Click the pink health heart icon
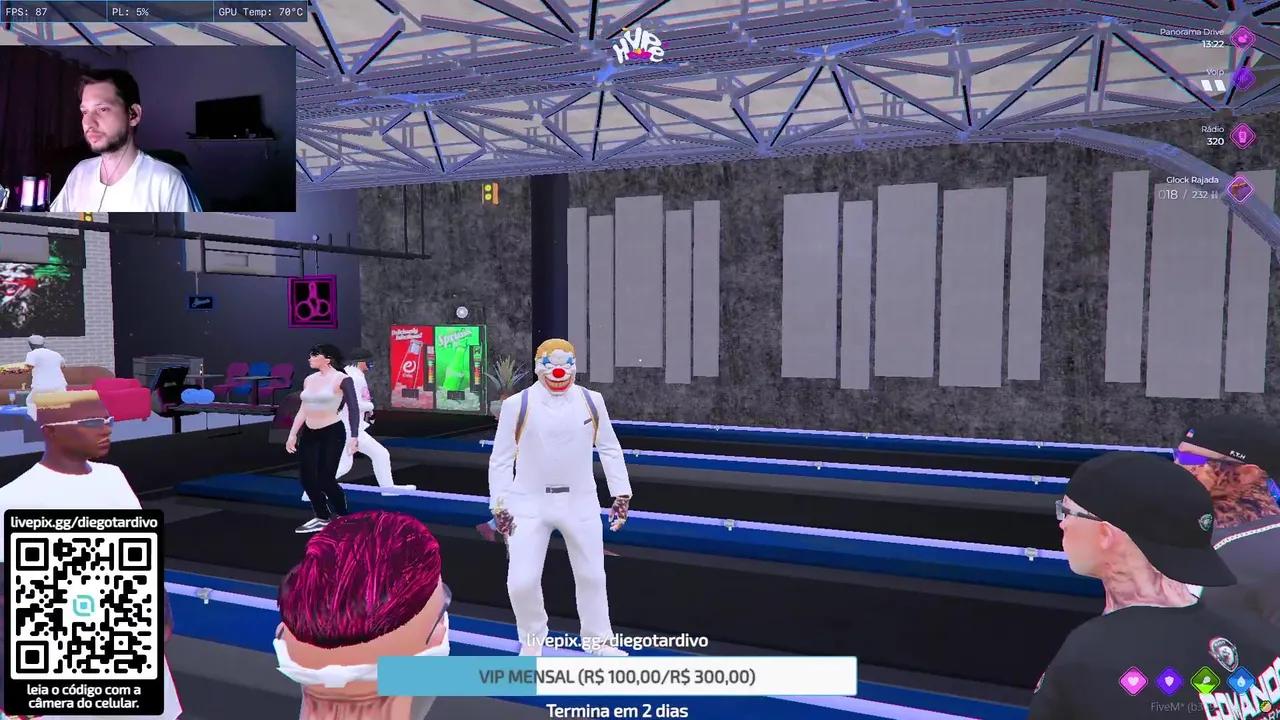The image size is (1280, 720). pos(1133,680)
